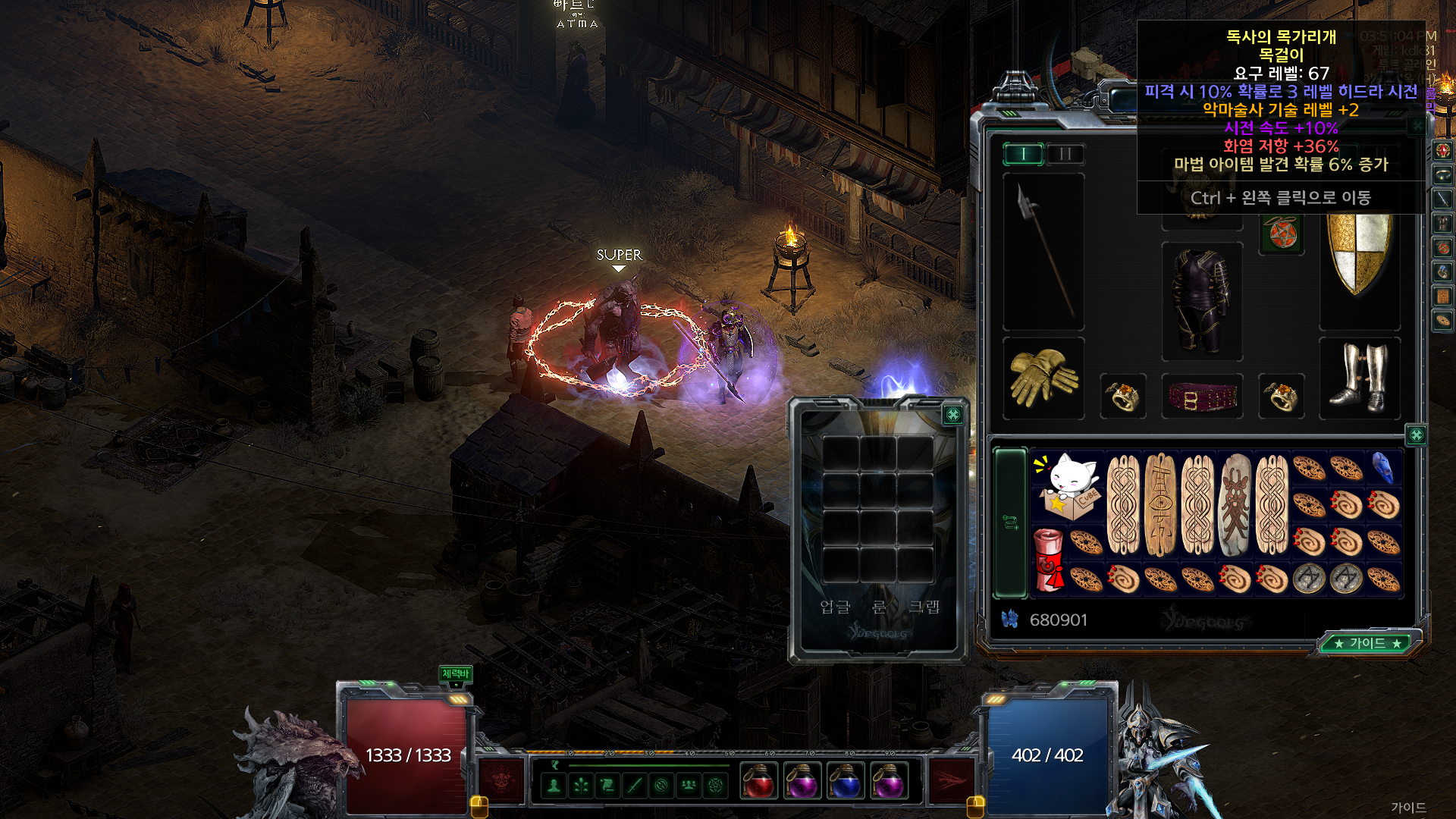Select weapon set I tab
Viewport: 1456px width, 819px height.
(1023, 154)
